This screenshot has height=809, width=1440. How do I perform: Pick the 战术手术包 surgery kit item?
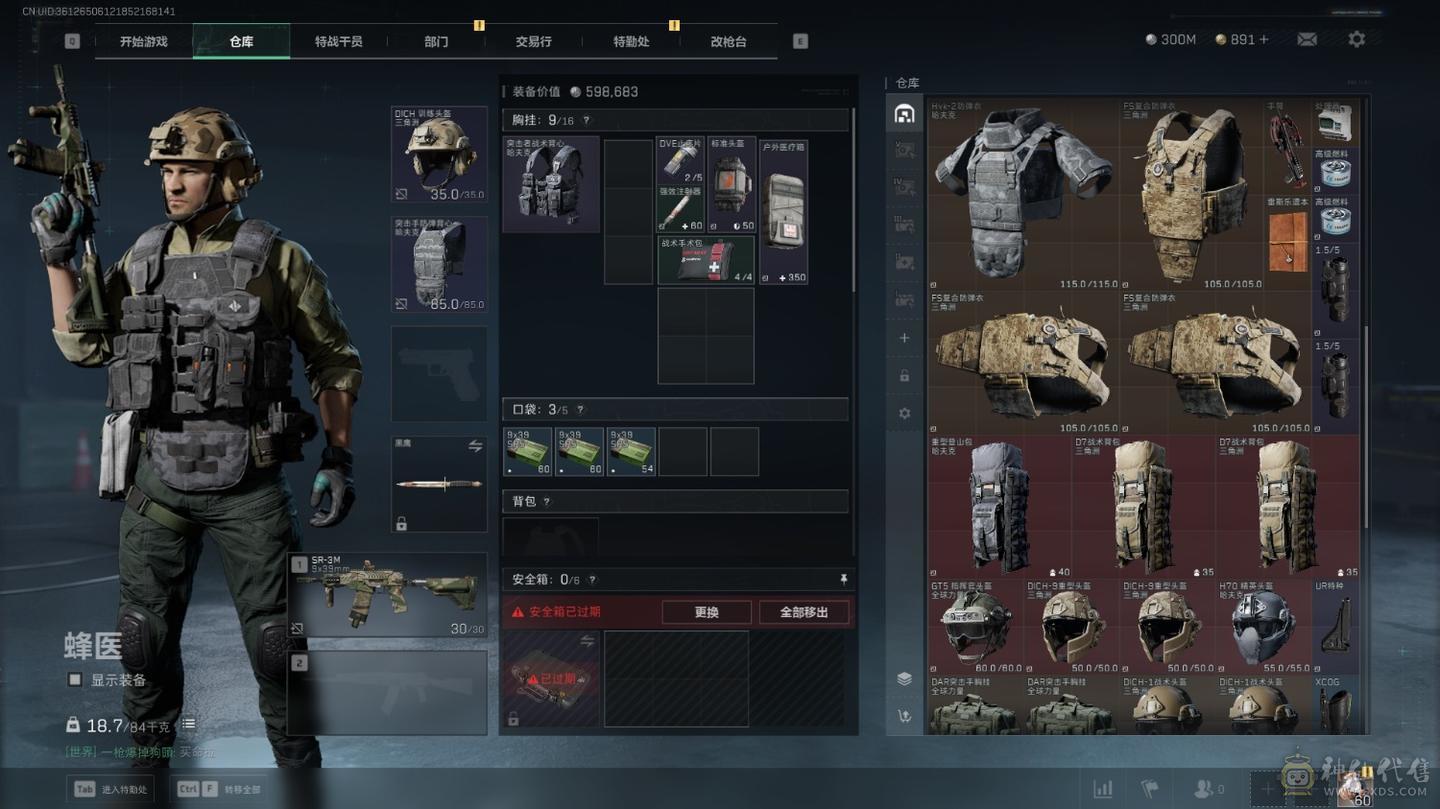[x=705, y=260]
